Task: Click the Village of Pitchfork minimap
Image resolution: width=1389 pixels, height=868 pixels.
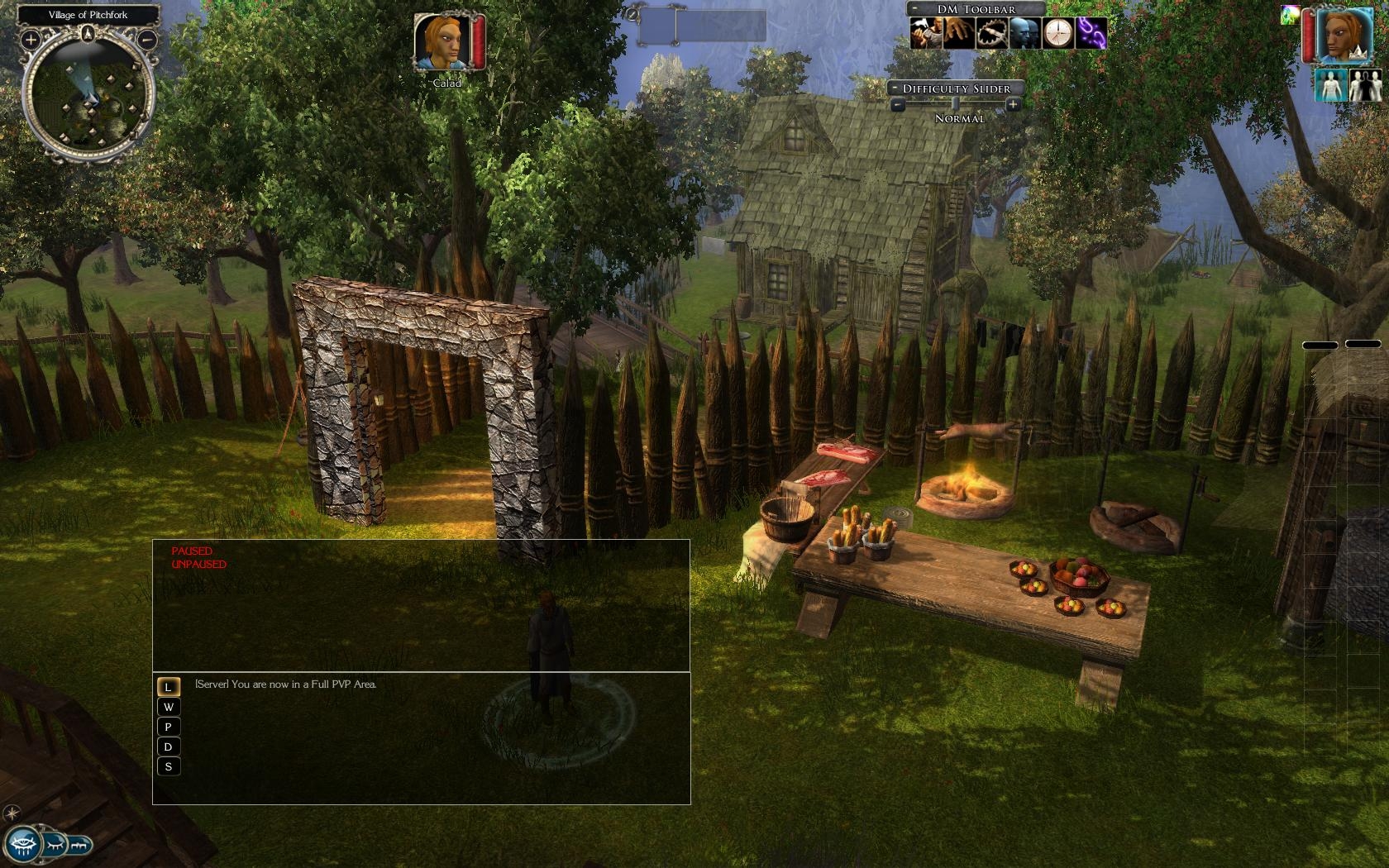Action: pos(88,93)
